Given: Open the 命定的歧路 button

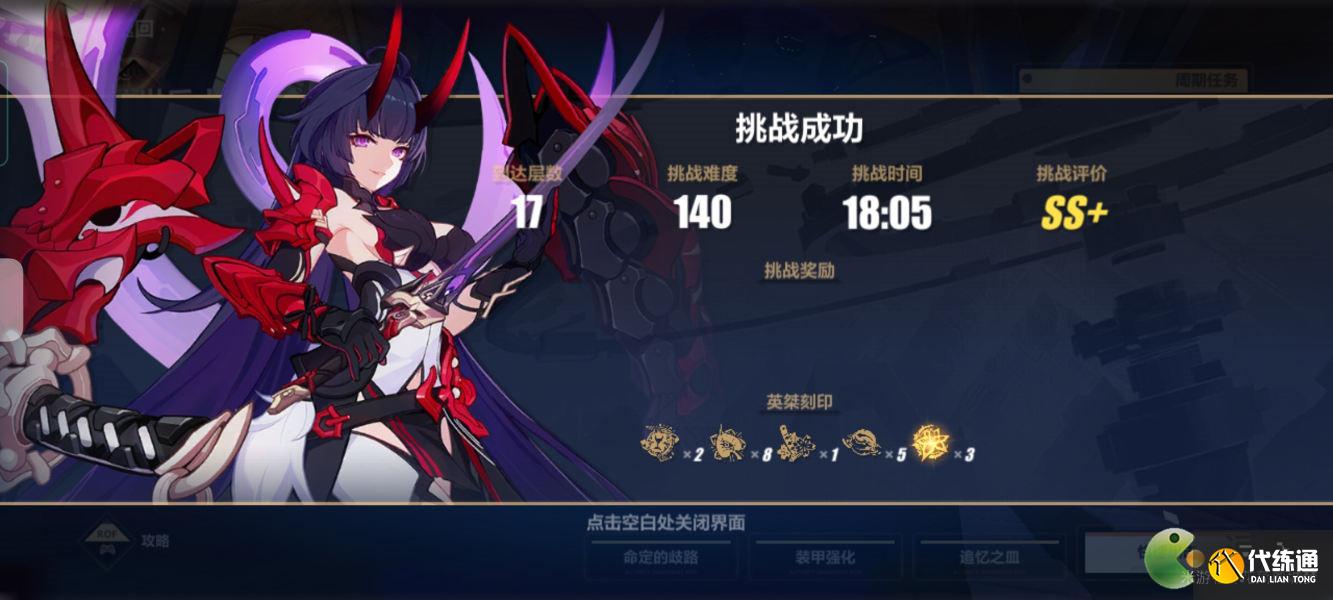Looking at the screenshot, I should pos(662,558).
